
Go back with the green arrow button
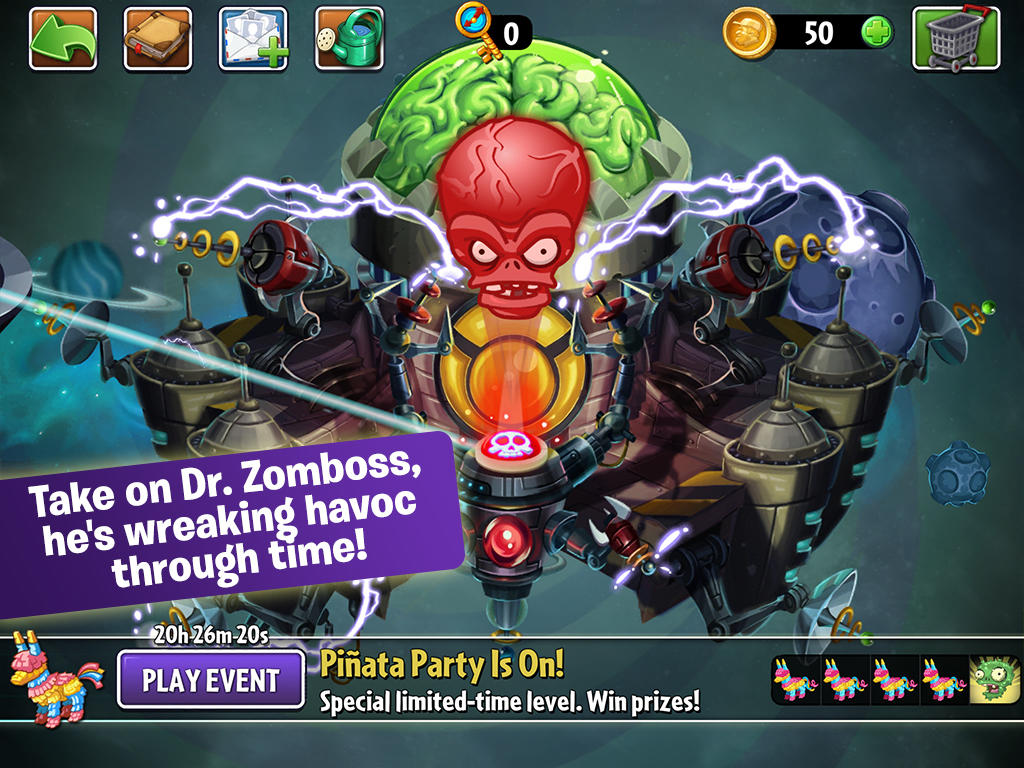[63, 39]
